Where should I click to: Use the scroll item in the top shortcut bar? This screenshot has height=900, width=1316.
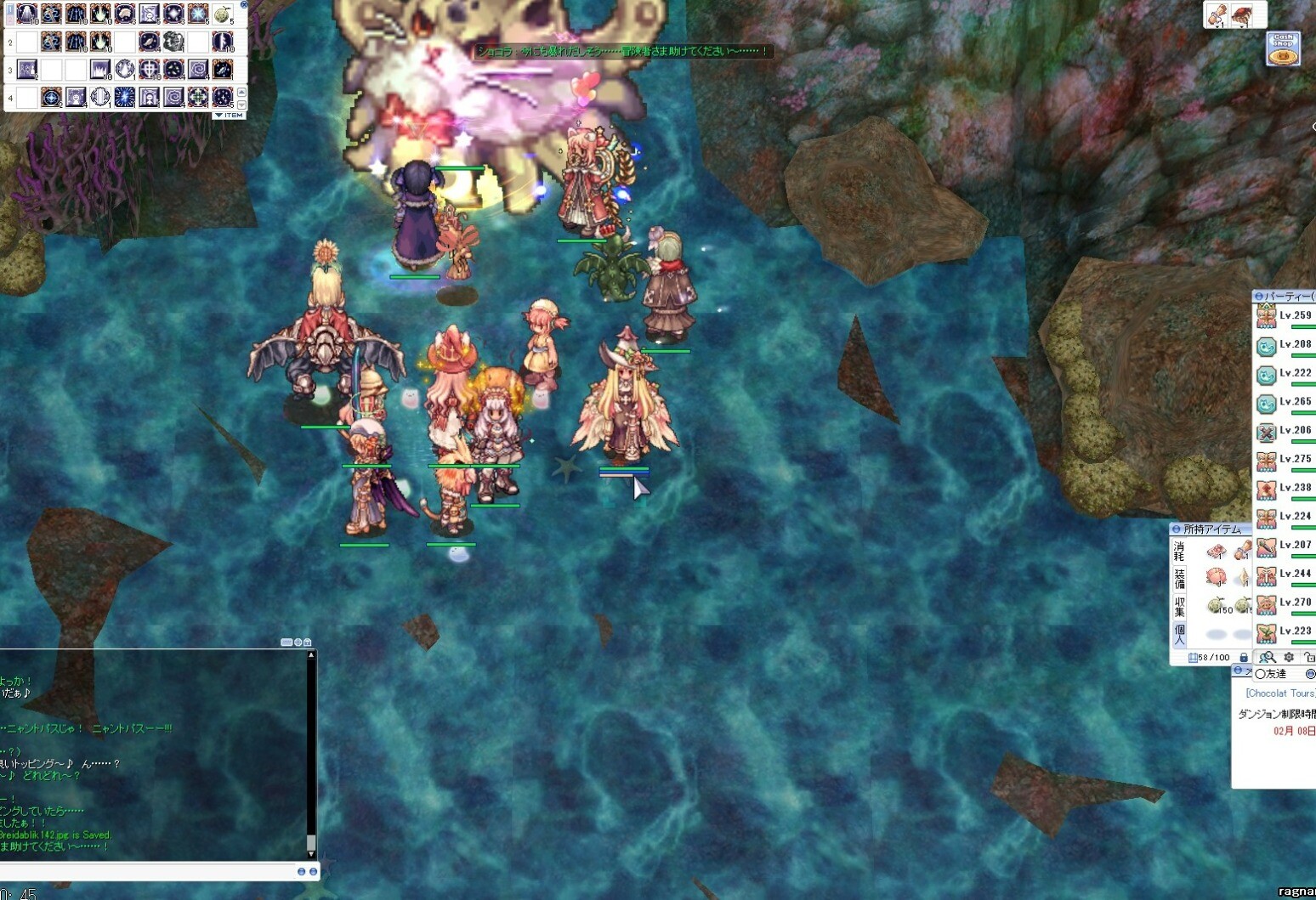click(x=1217, y=14)
